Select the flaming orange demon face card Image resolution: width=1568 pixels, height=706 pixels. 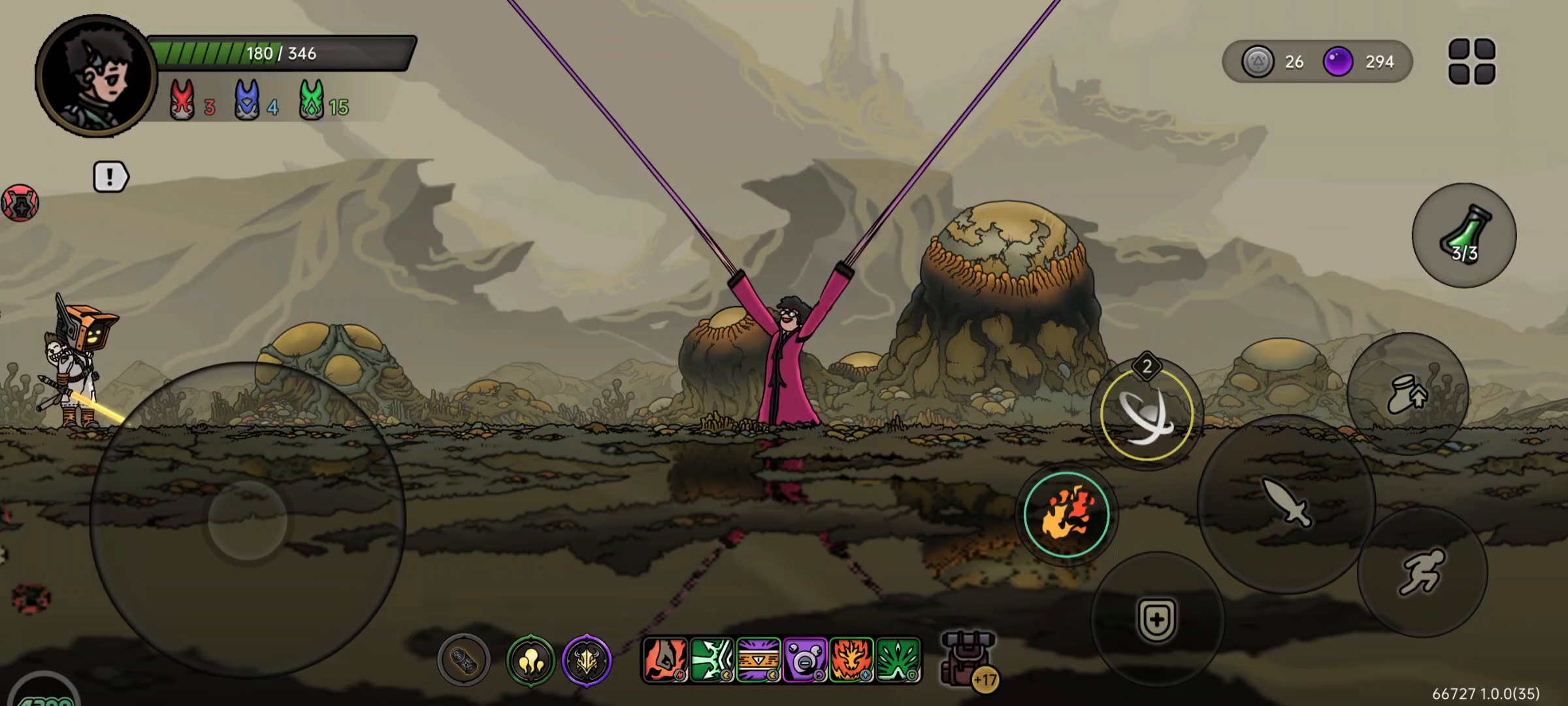[x=851, y=660]
